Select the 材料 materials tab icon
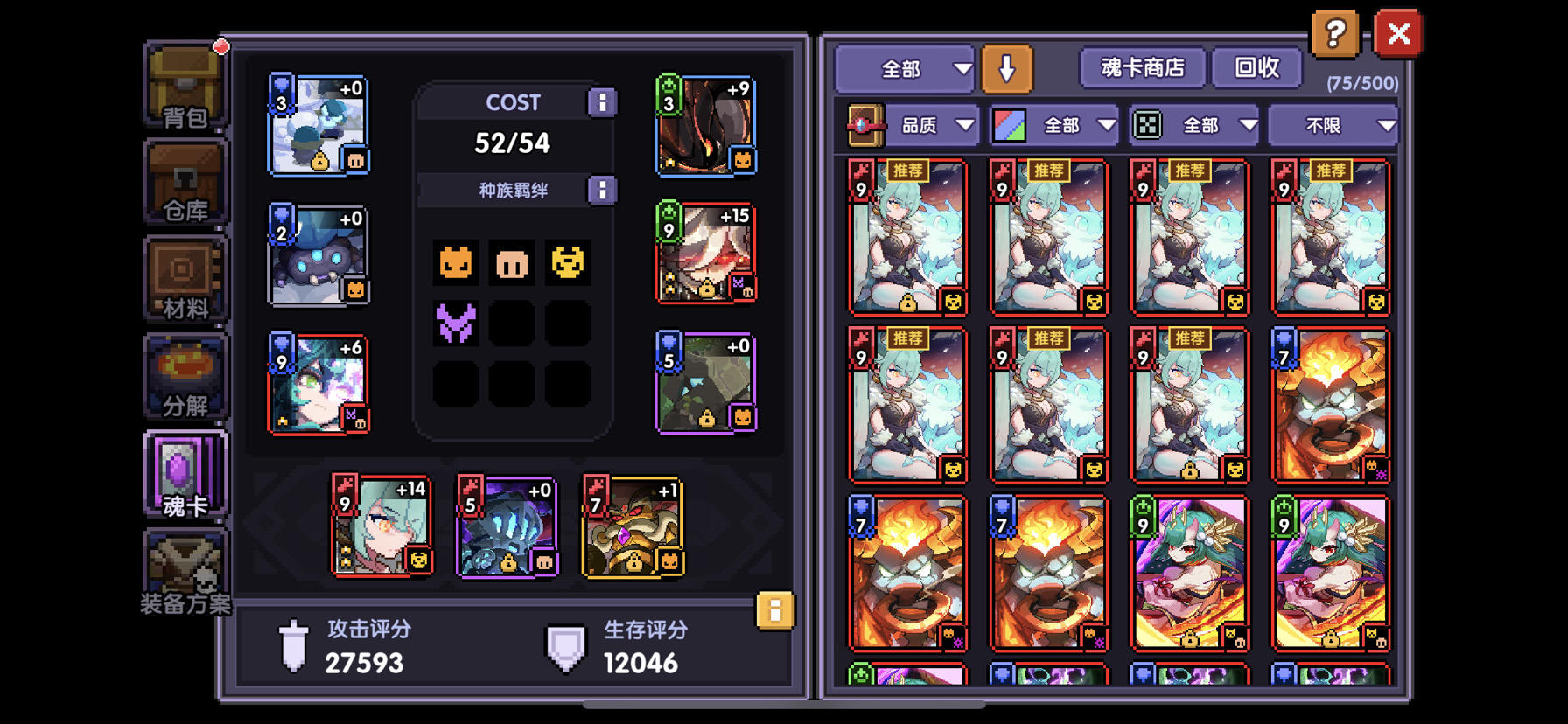 click(x=184, y=278)
